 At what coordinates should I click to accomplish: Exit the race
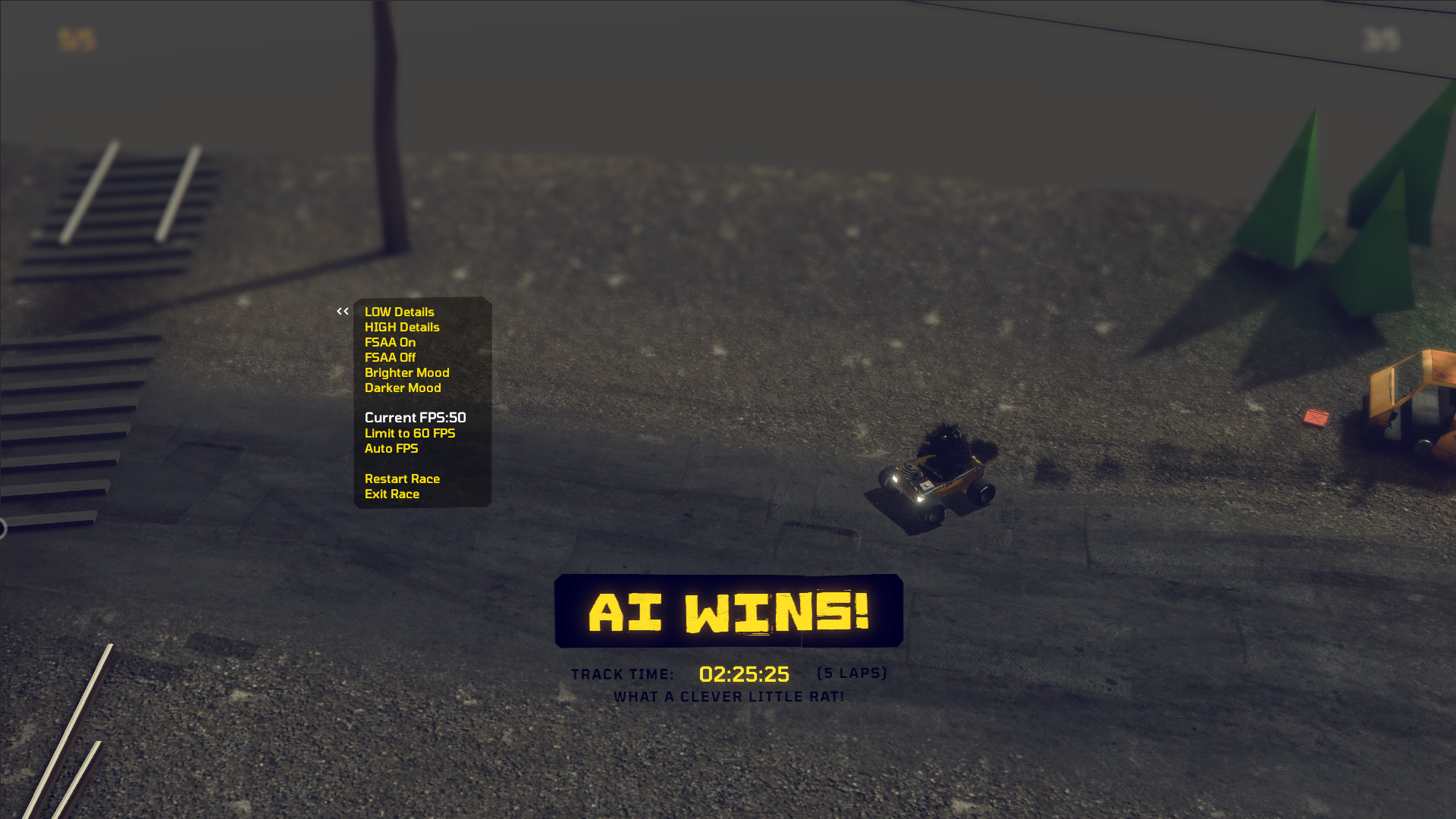391,494
